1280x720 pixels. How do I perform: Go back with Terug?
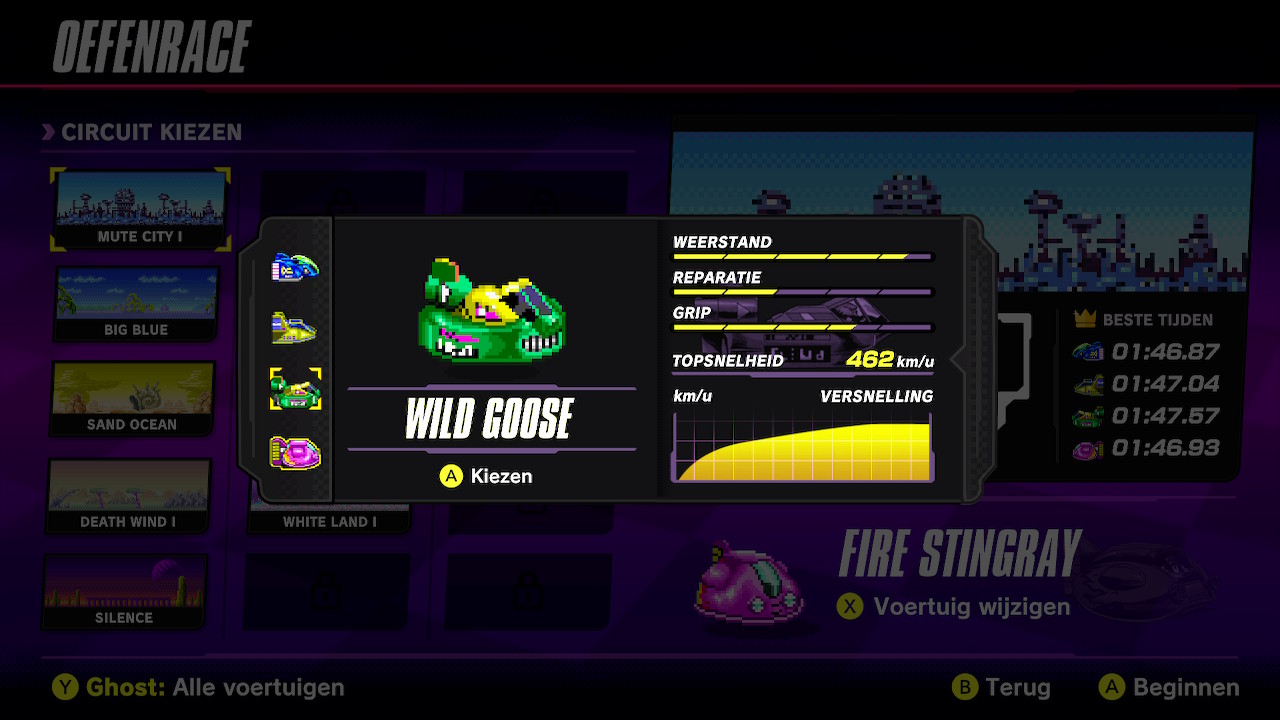coord(1003,688)
